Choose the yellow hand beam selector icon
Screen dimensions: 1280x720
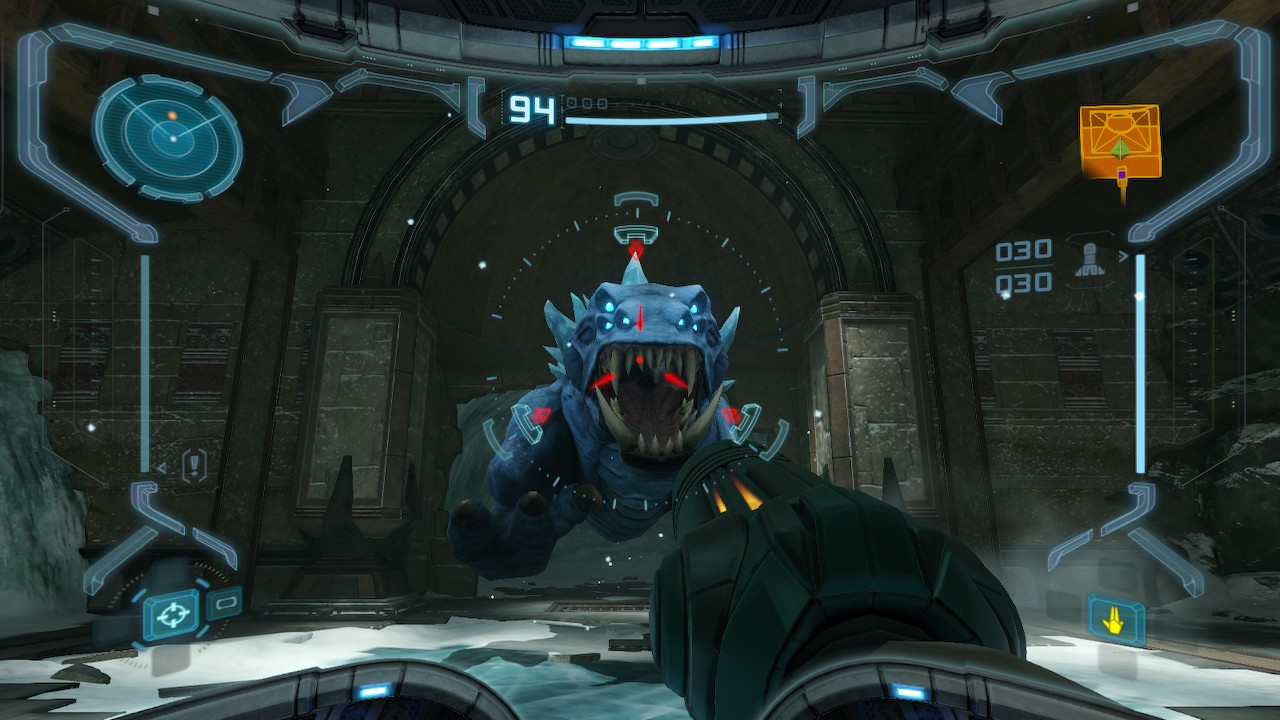point(1116,620)
